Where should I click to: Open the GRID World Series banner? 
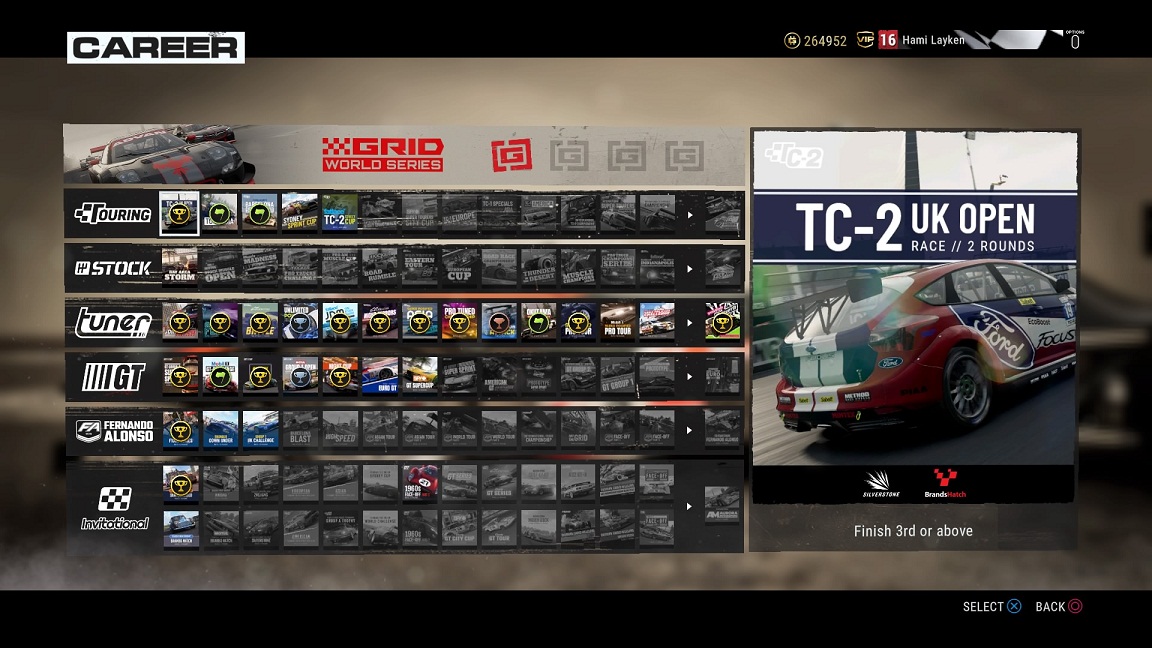pos(382,154)
